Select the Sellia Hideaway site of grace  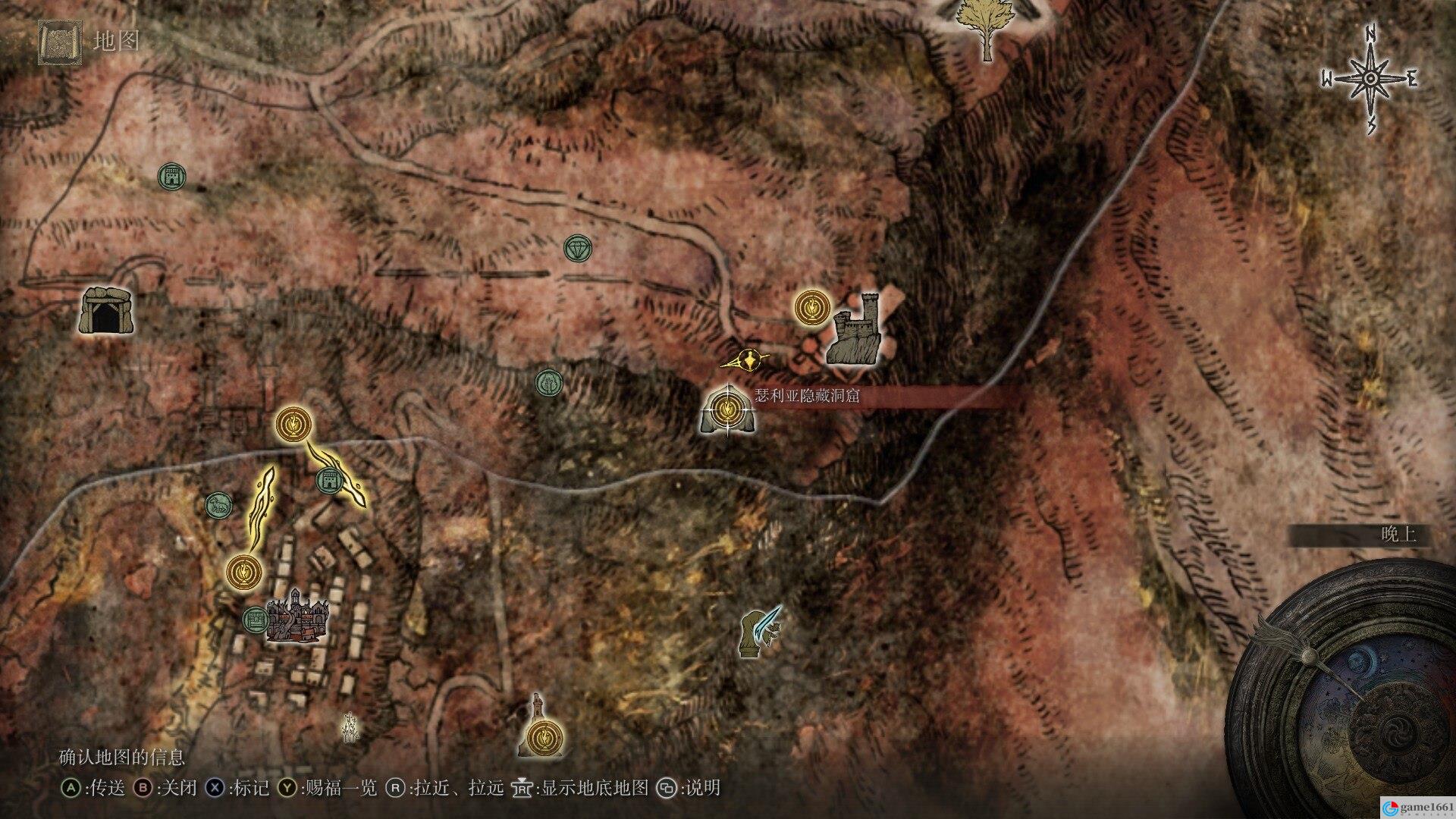coord(727,410)
